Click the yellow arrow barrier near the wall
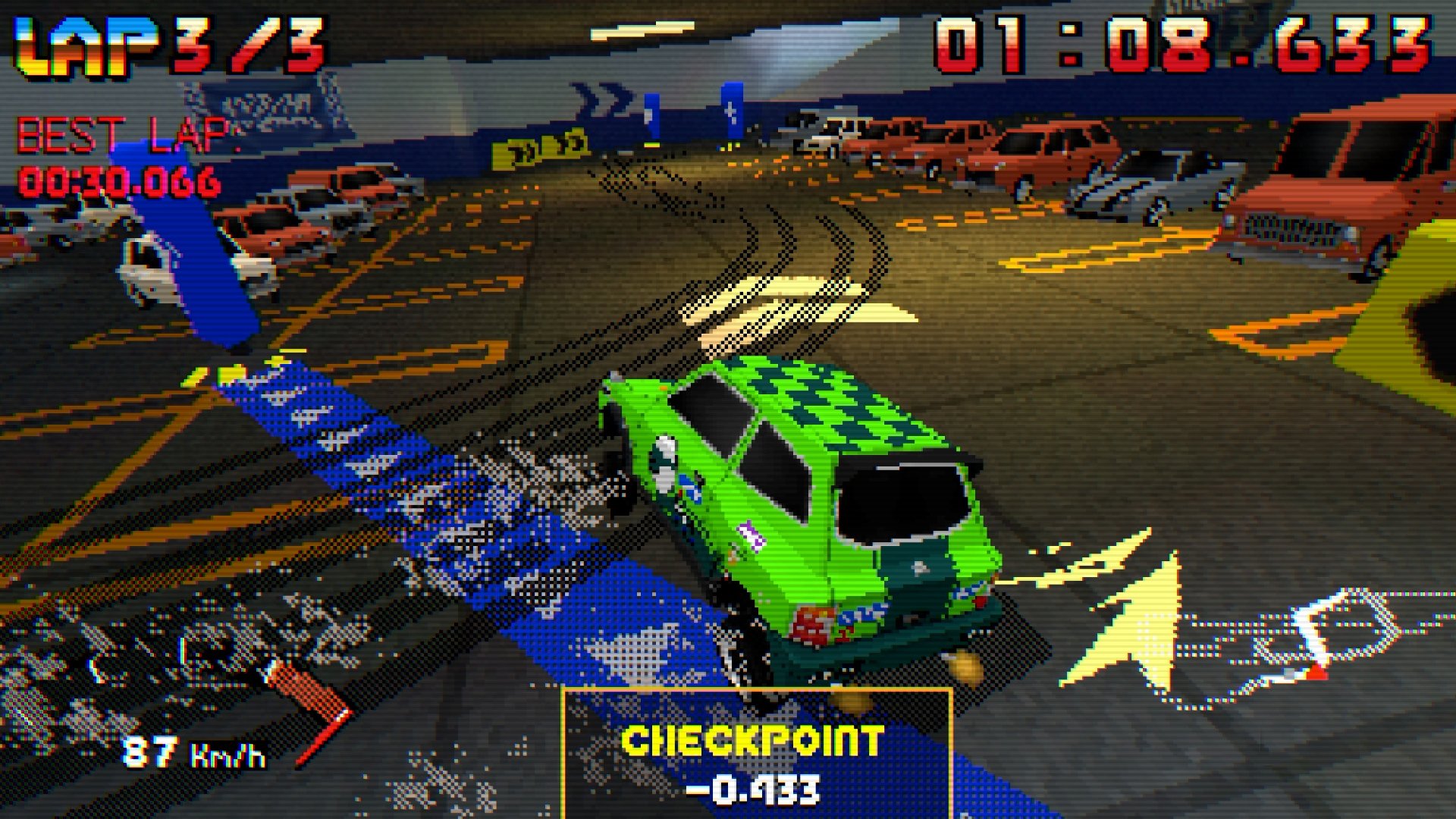 point(538,148)
